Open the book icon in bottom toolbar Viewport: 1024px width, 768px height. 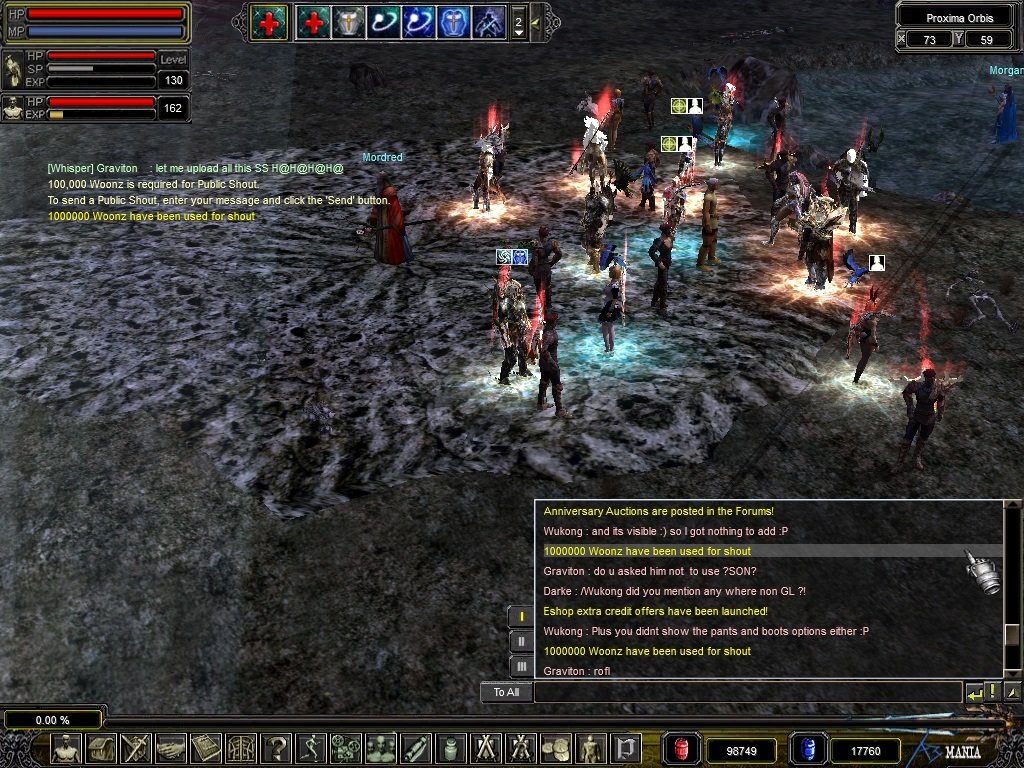coord(206,748)
